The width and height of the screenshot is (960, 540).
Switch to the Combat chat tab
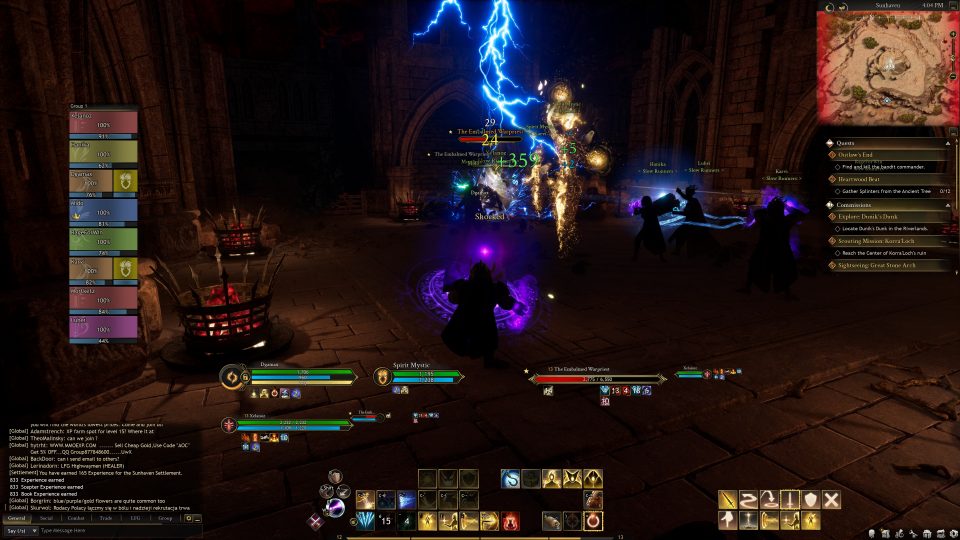pos(76,518)
